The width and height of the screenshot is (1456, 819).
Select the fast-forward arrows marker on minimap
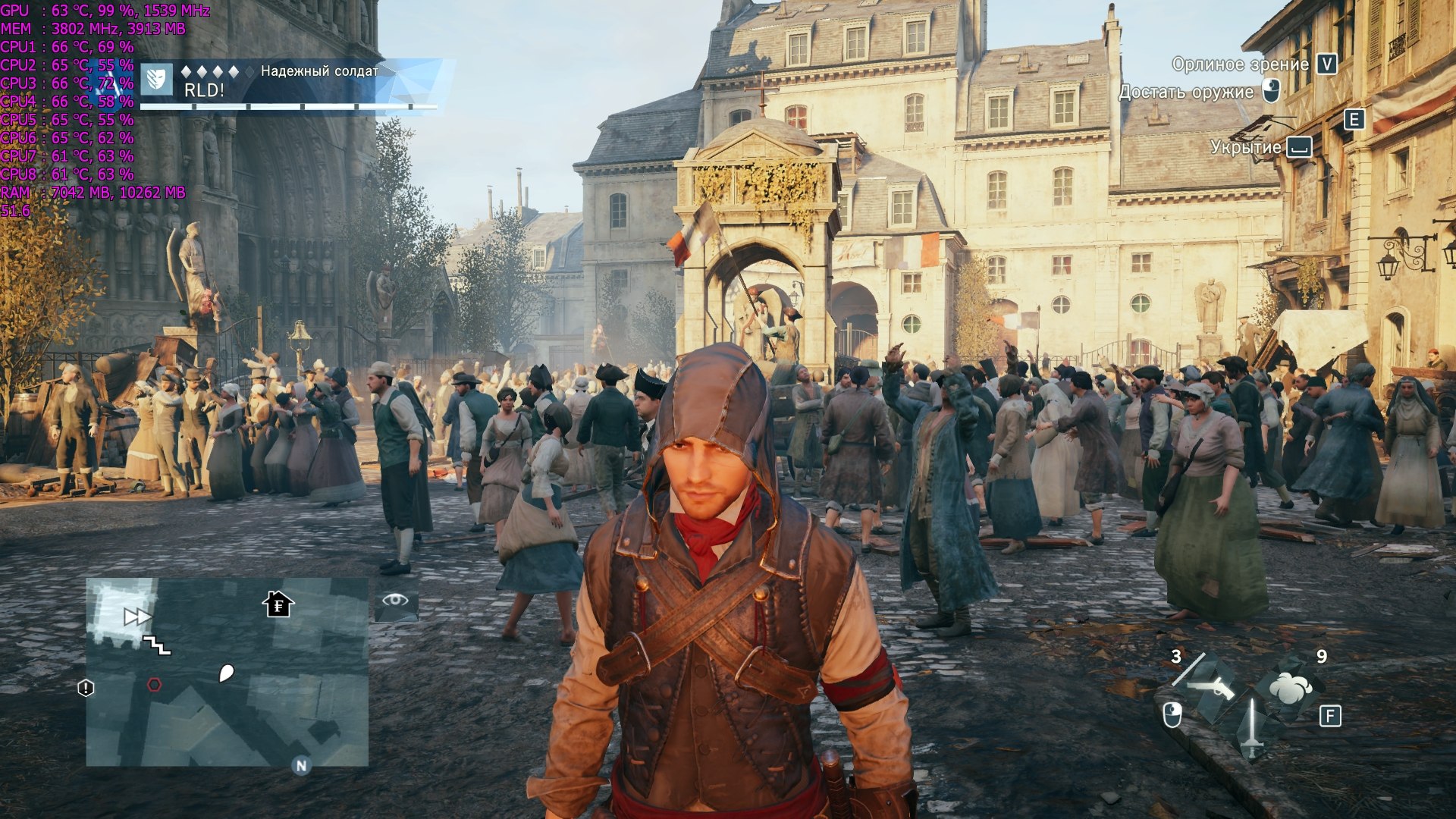[x=137, y=617]
